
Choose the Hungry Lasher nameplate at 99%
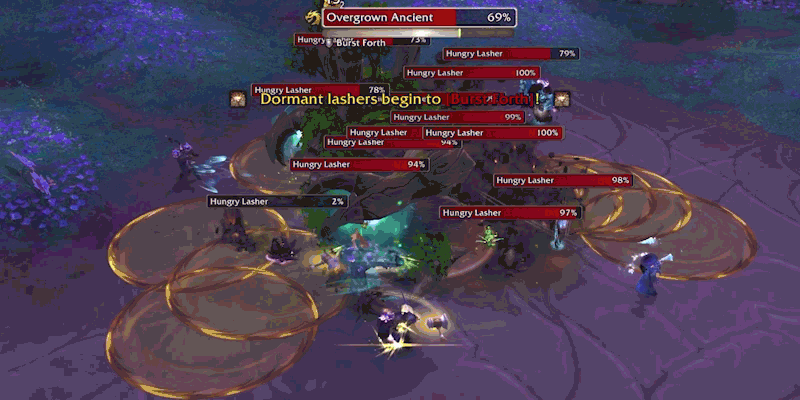click(x=458, y=117)
